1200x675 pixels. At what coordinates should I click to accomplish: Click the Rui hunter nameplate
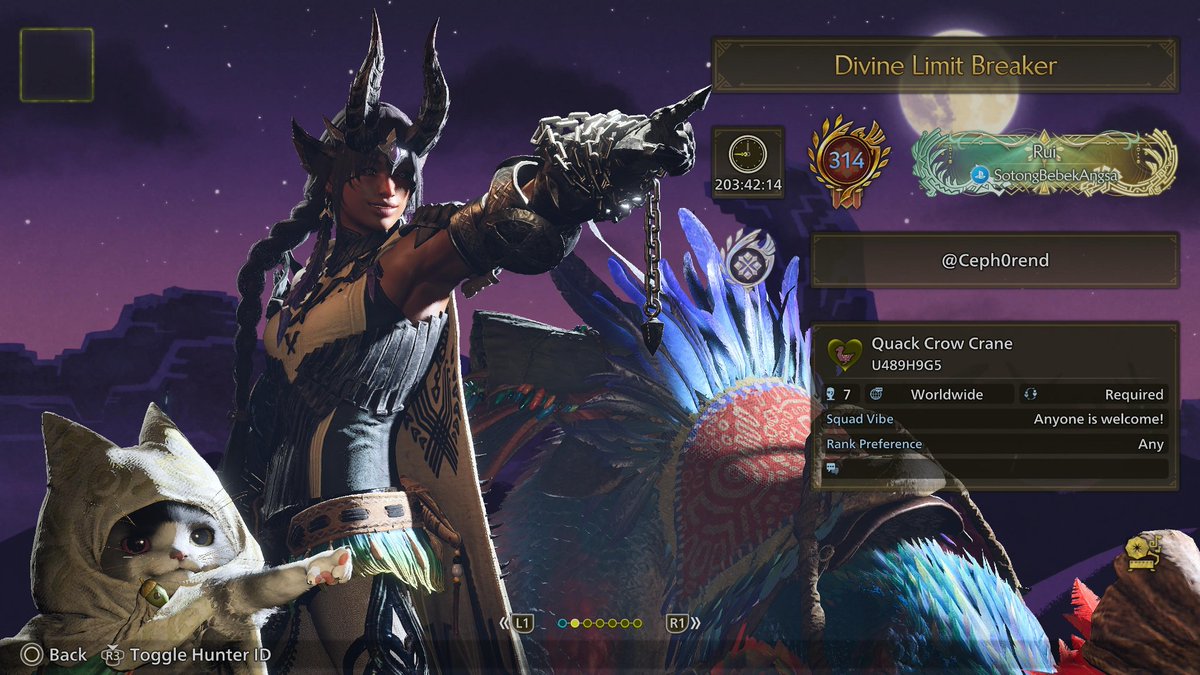tap(1045, 162)
